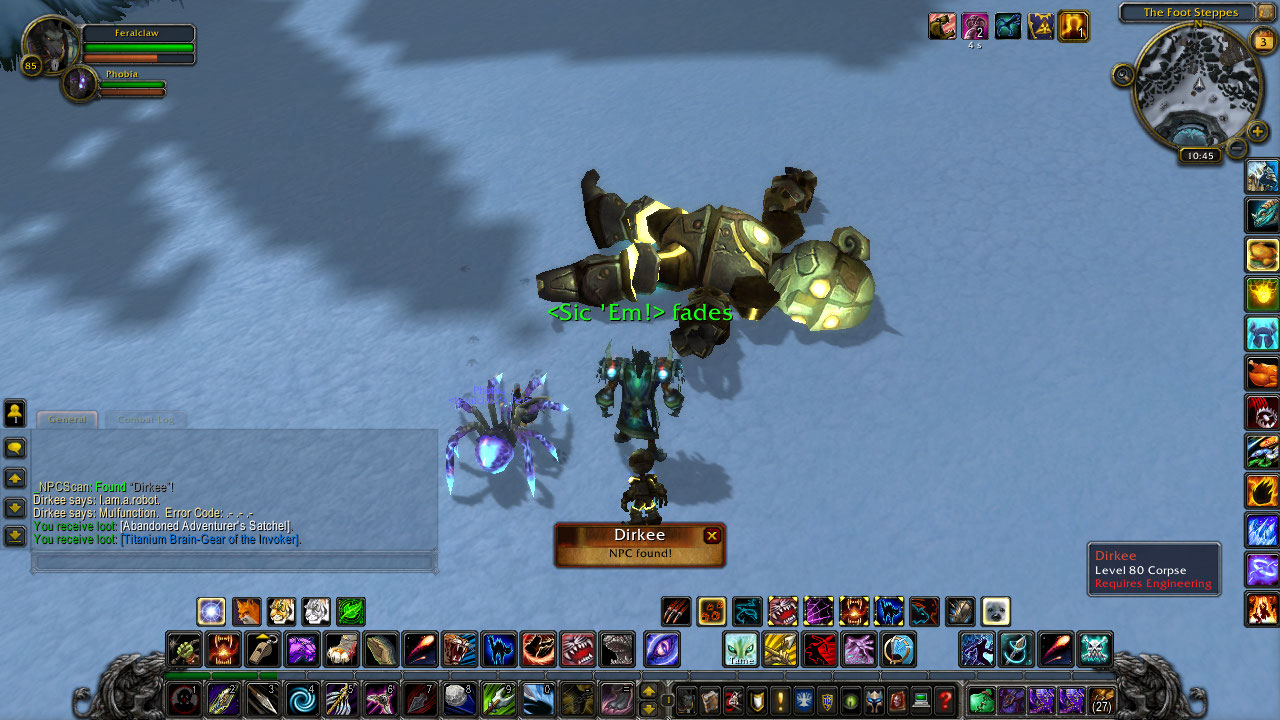Image resolution: width=1280 pixels, height=720 pixels.
Task: Activate the Tame Beast ability
Action: point(740,649)
